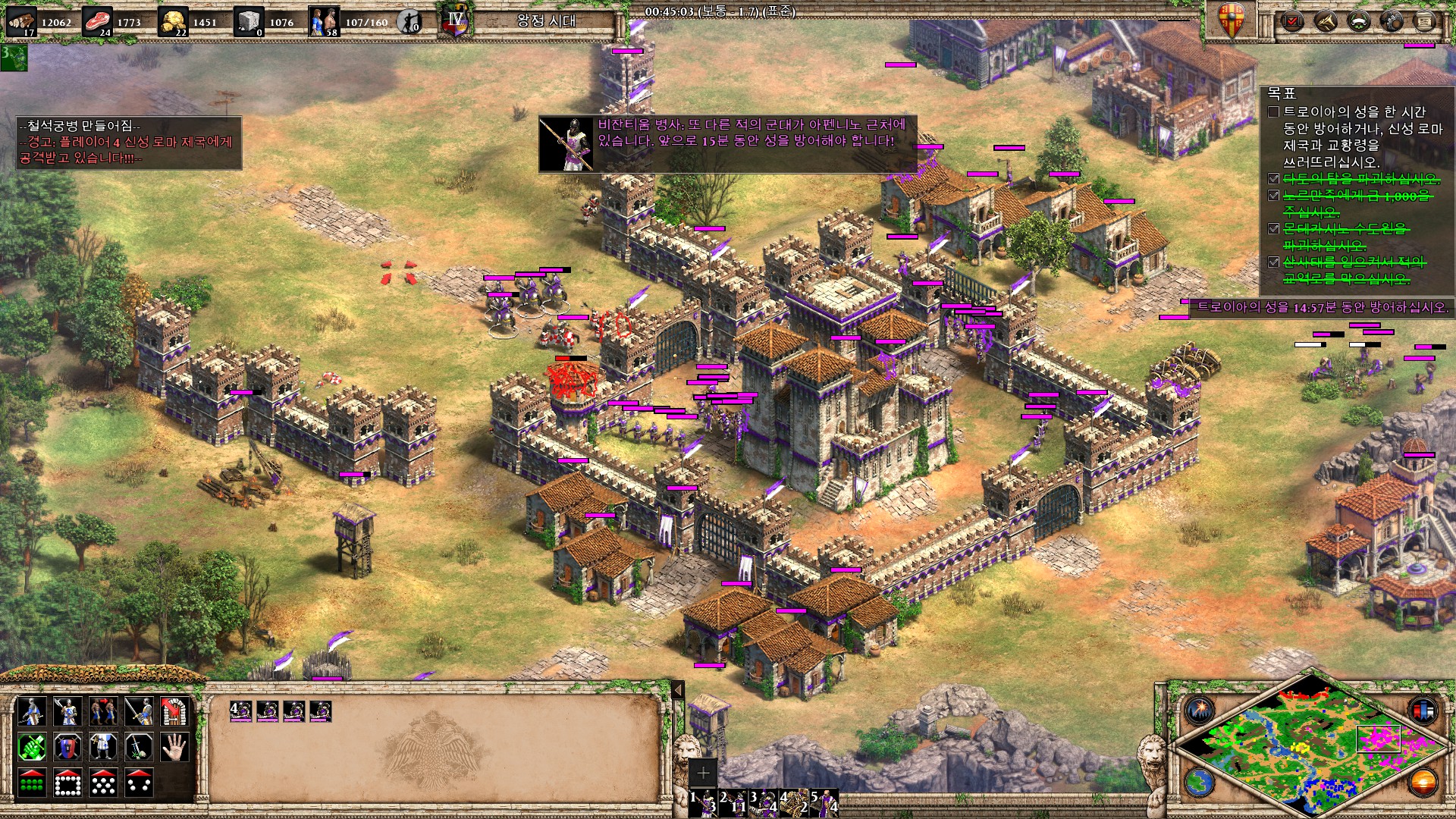Viewport: 1456px width, 819px height.
Task: Click the open hand Stop command
Action: click(175, 748)
